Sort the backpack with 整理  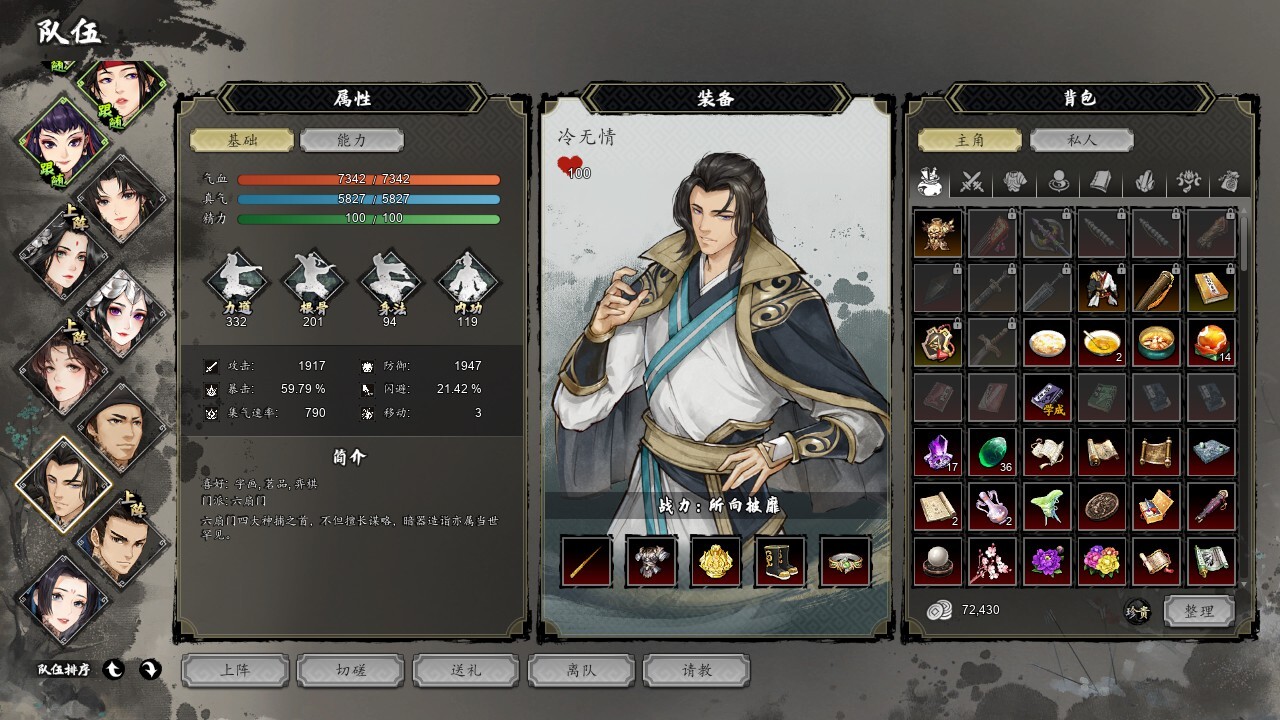click(x=1198, y=610)
